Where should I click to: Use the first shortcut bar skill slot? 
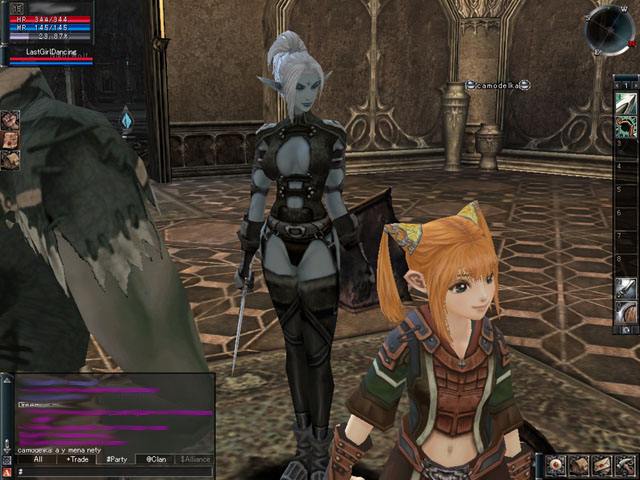[627, 104]
